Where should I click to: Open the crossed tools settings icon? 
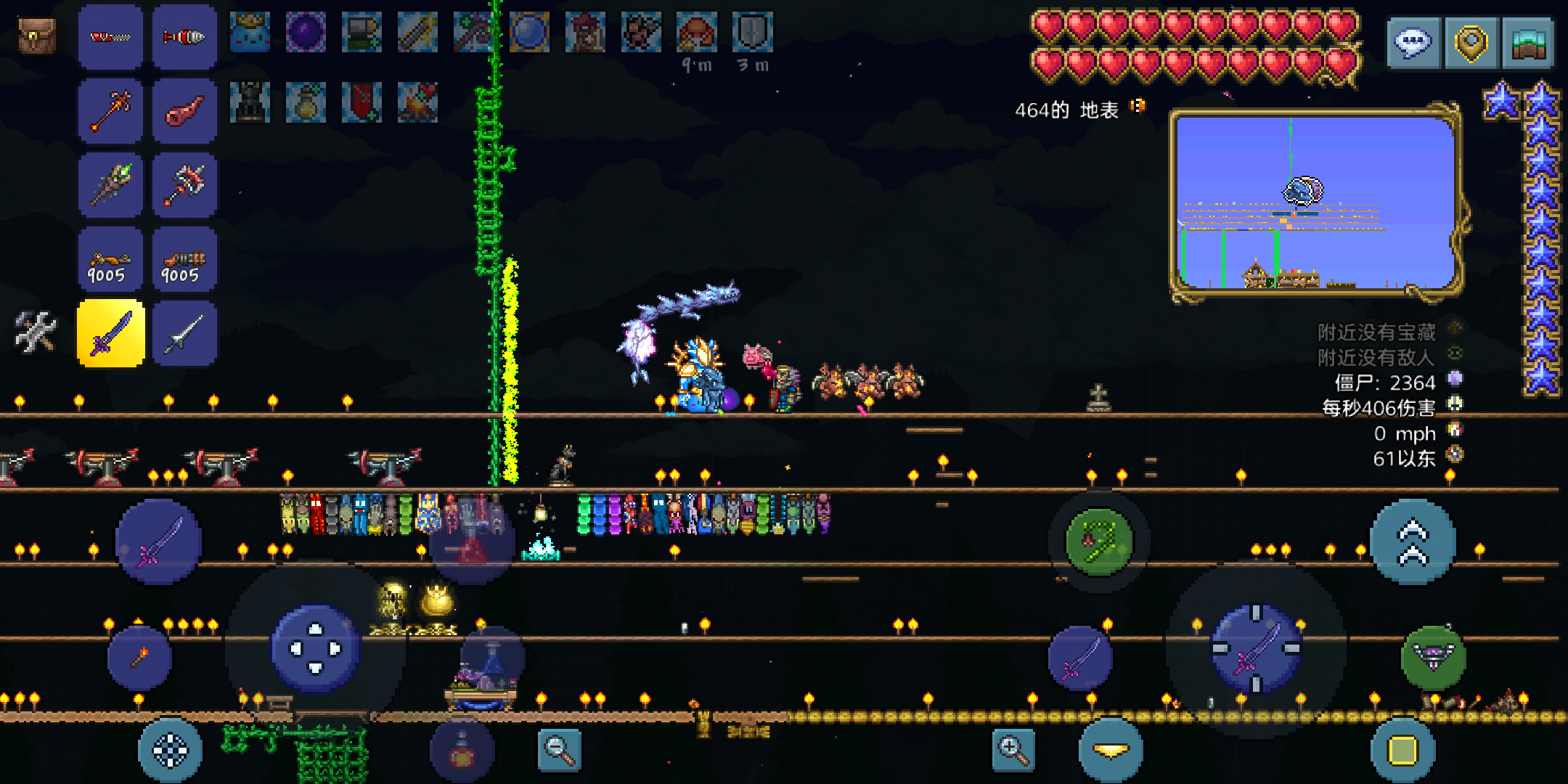36,332
